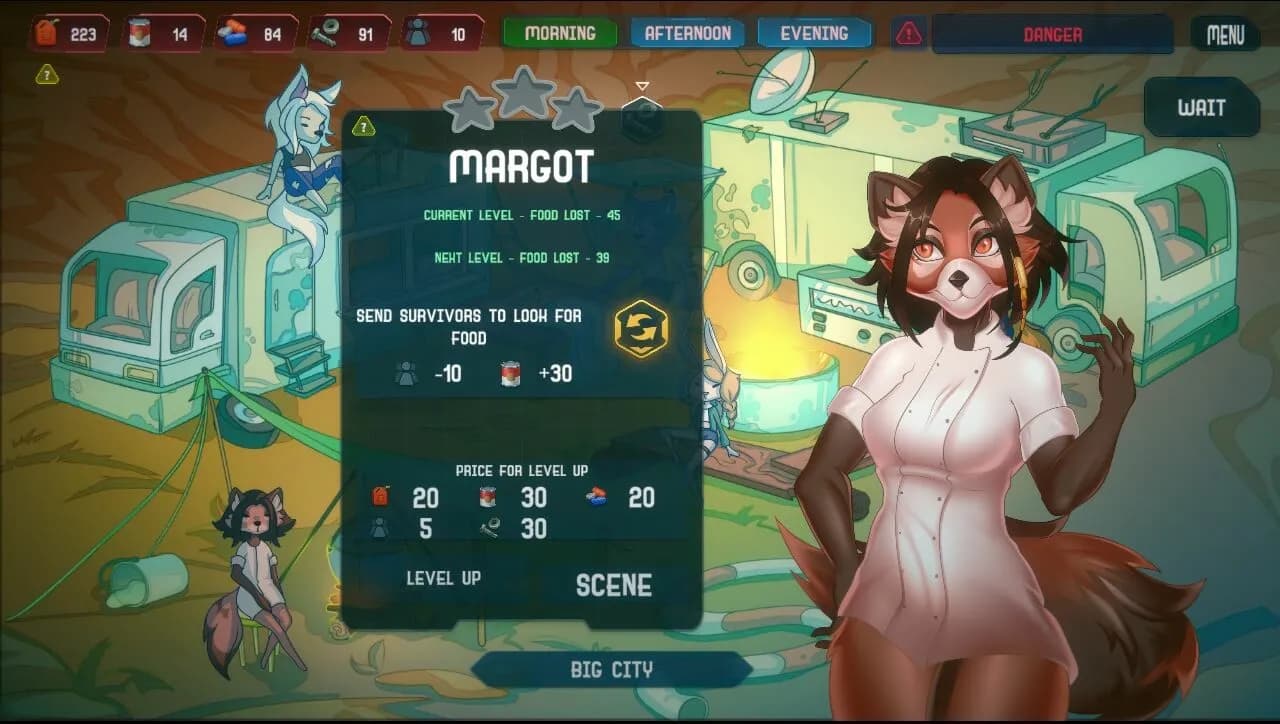Open the BIG CITY location selector
This screenshot has width=1280, height=724.
point(613,669)
